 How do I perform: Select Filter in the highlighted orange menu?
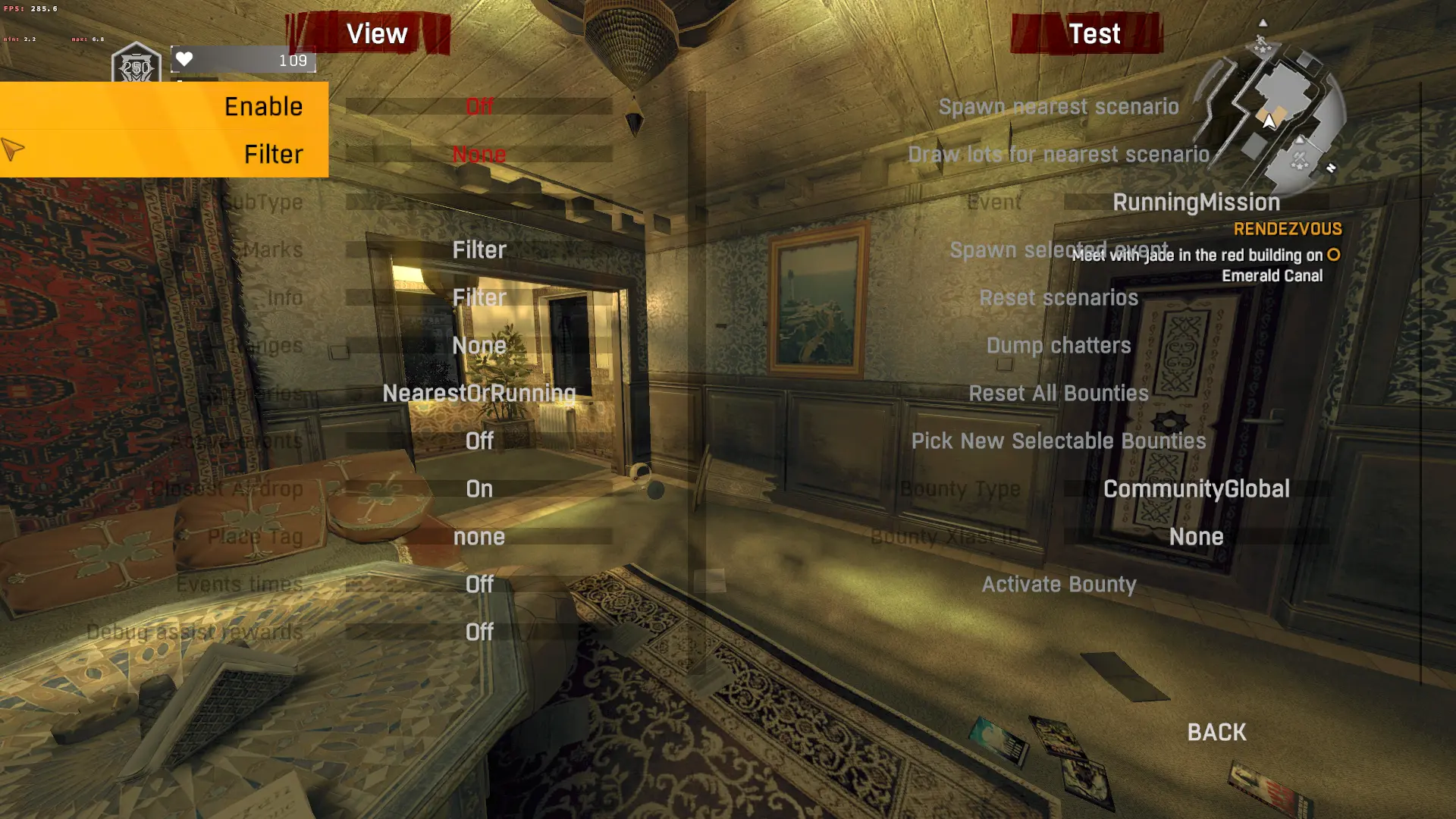(x=272, y=154)
